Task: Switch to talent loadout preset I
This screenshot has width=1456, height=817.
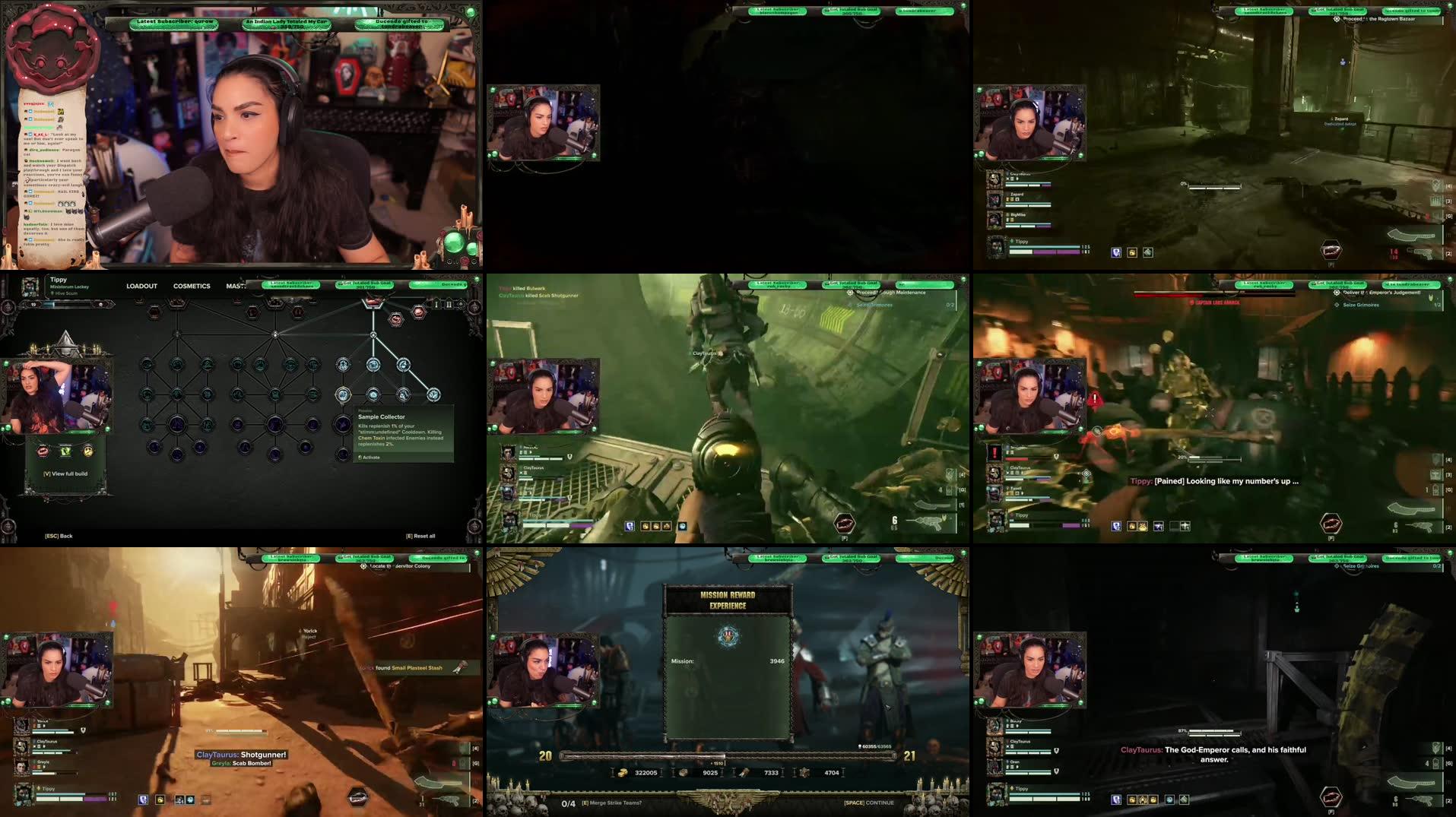Action: [436, 305]
